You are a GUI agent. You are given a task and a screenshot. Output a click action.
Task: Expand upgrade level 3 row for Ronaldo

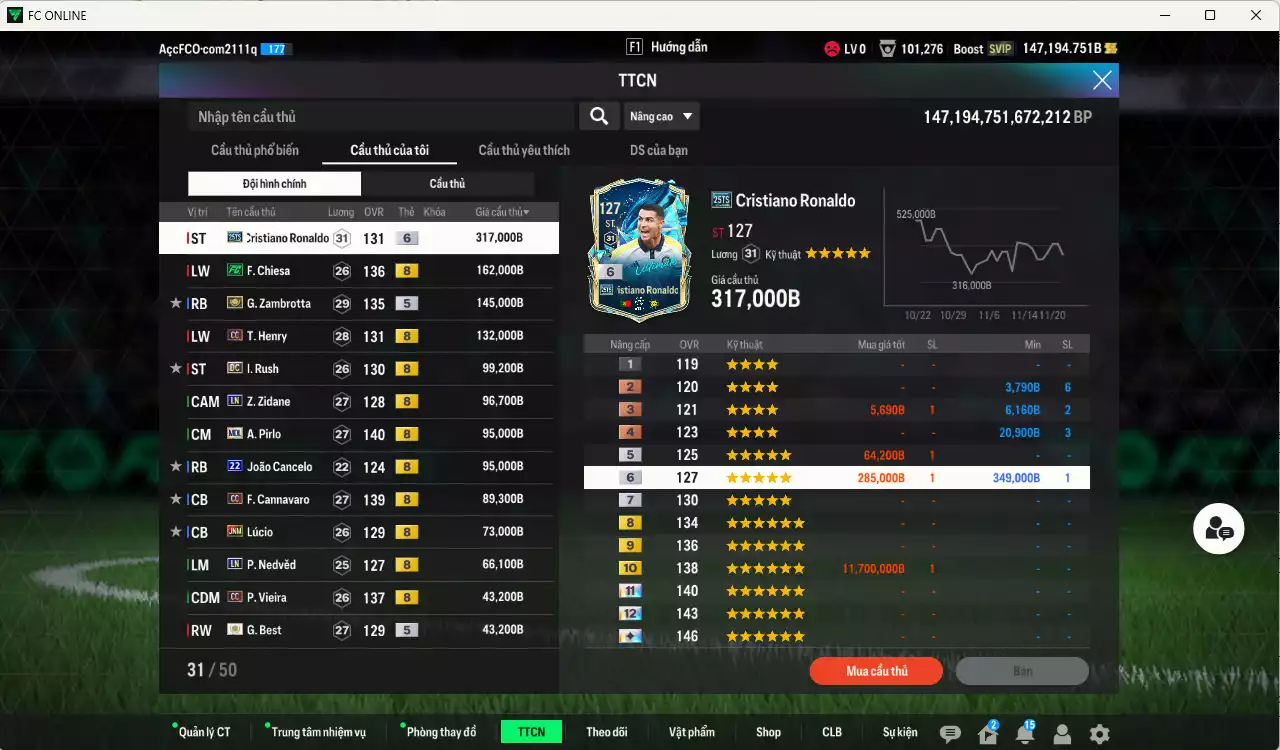point(836,409)
